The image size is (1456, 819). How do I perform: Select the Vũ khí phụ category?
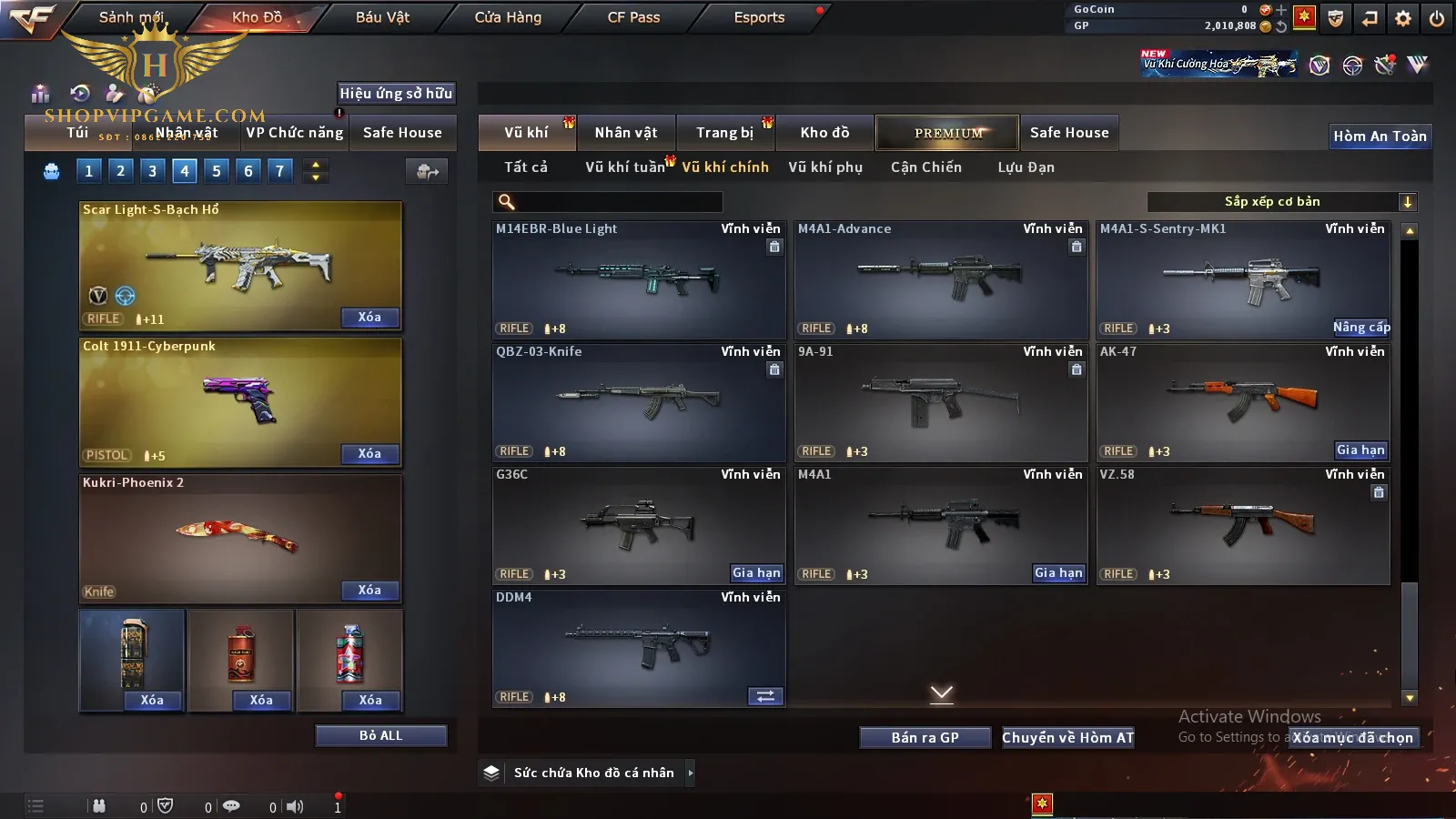[825, 167]
